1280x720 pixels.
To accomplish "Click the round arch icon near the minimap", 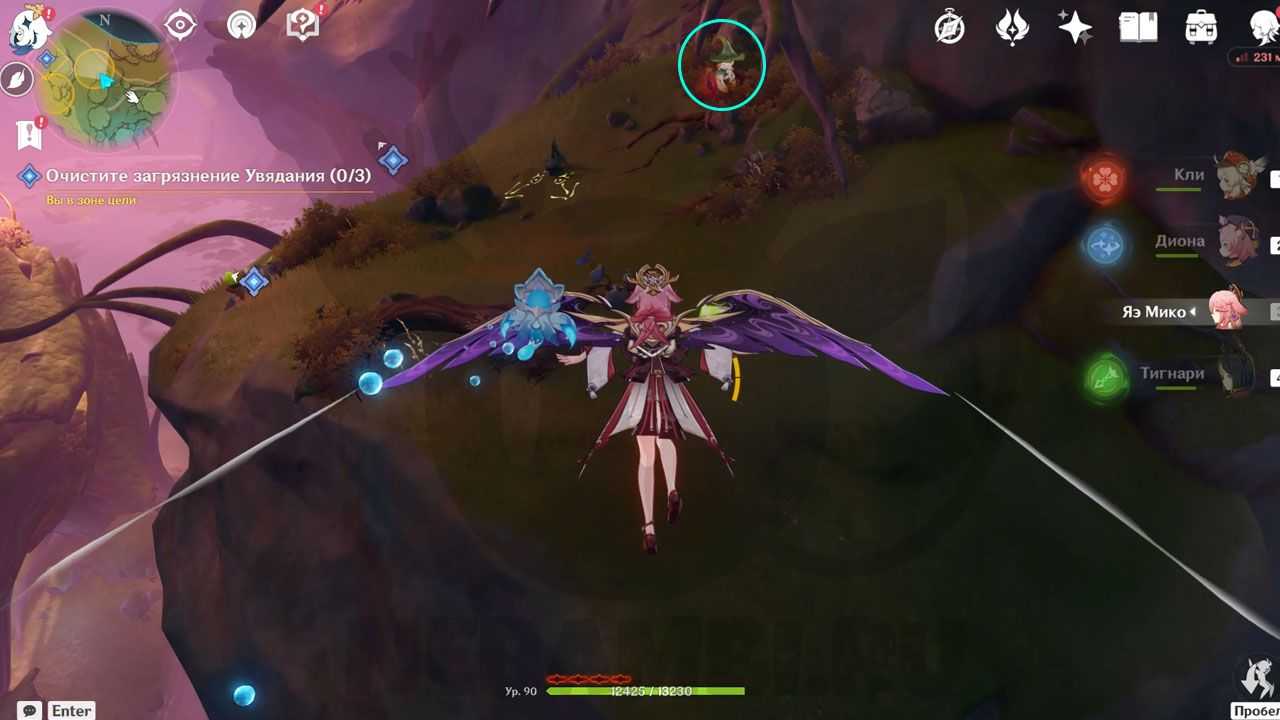I will [x=241, y=25].
